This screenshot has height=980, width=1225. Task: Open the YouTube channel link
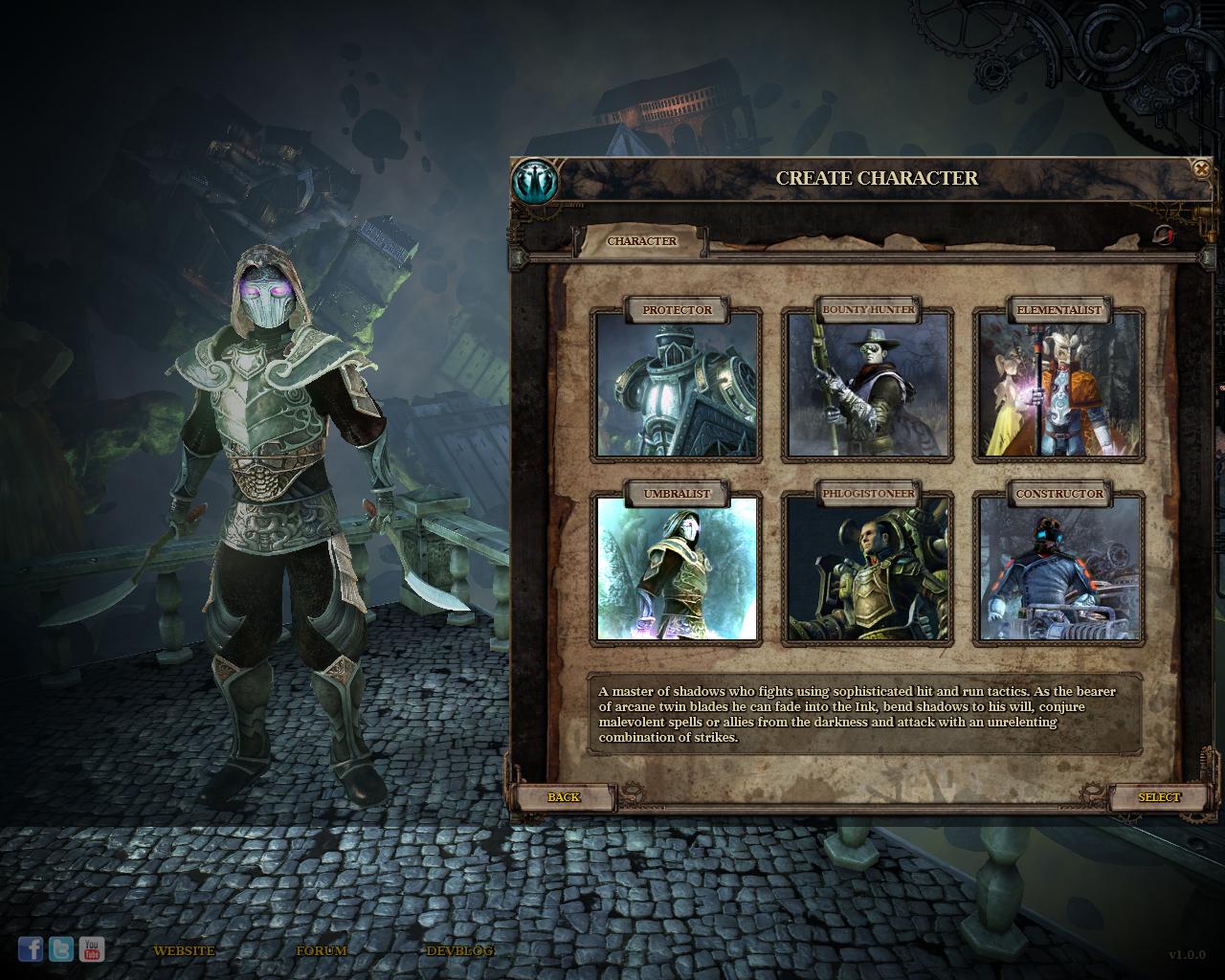click(x=92, y=948)
